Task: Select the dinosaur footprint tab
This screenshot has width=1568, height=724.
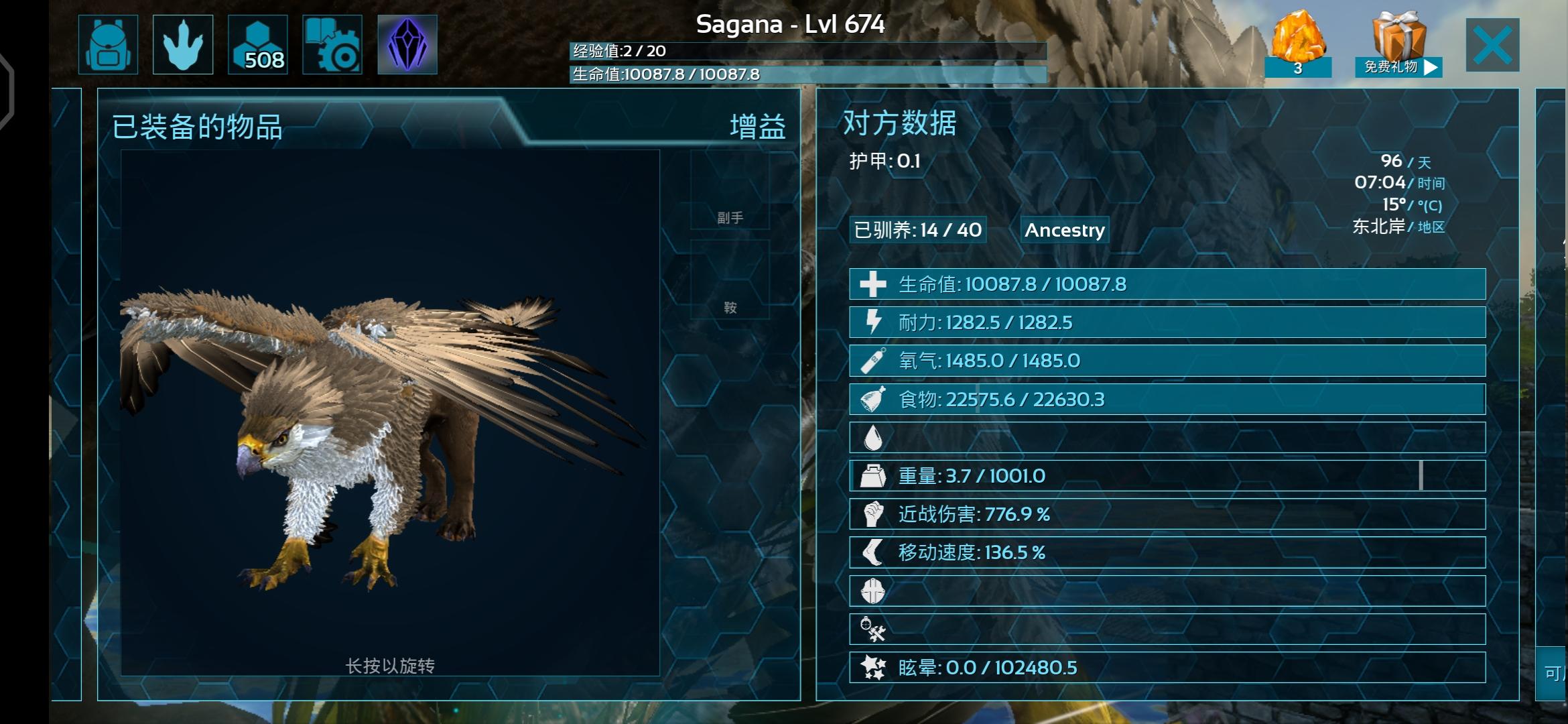Action: pos(183,44)
